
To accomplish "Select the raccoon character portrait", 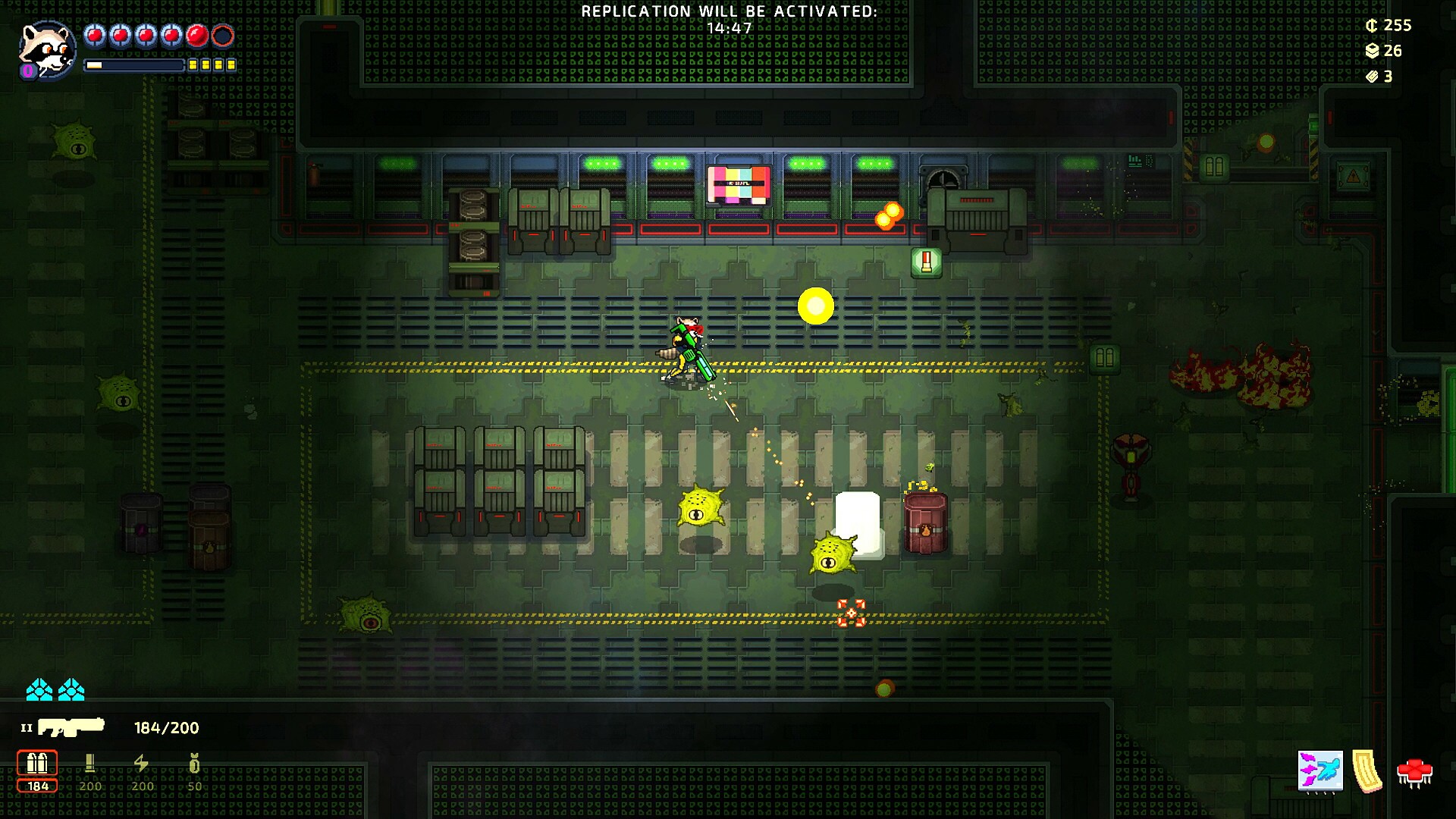I will (x=45, y=51).
